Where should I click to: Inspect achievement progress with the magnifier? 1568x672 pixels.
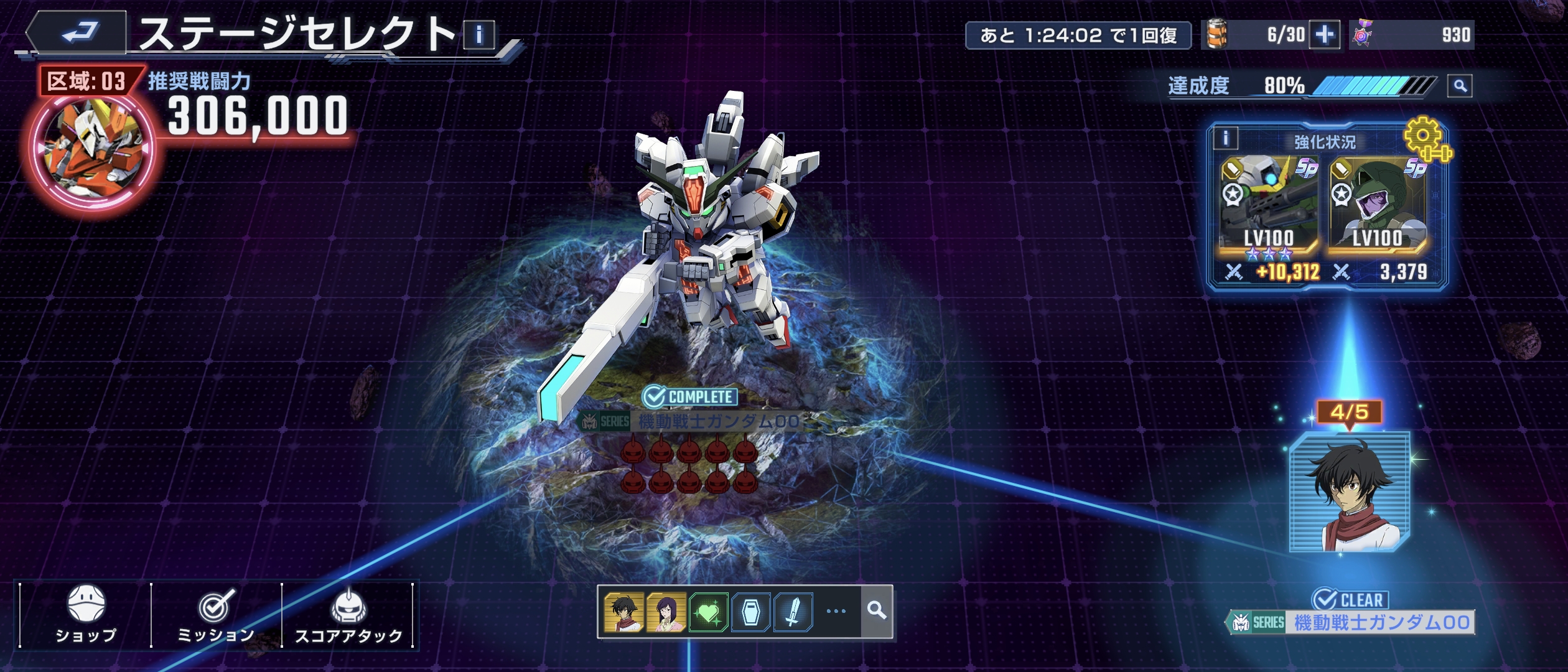coord(1460,86)
